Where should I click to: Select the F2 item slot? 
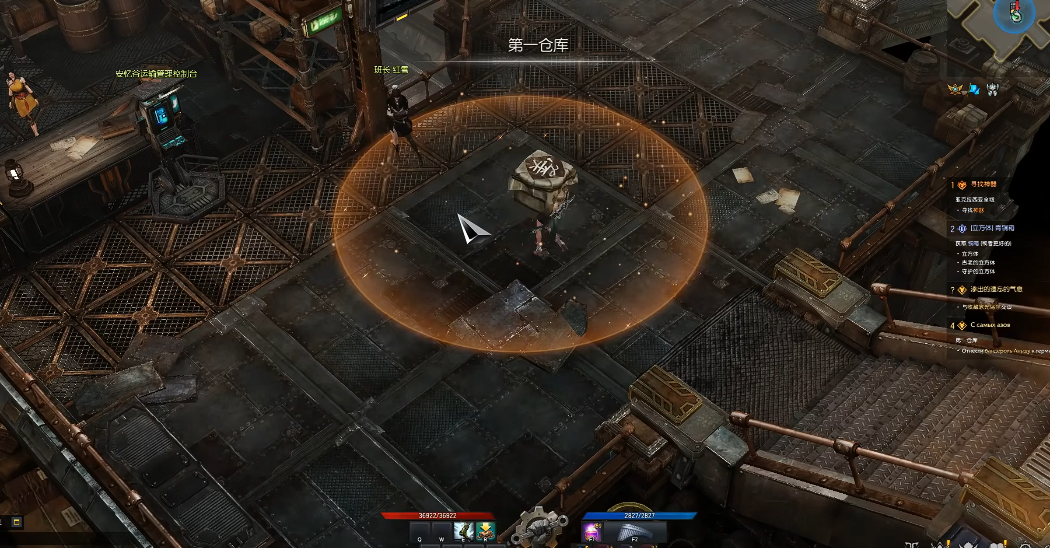(632, 532)
